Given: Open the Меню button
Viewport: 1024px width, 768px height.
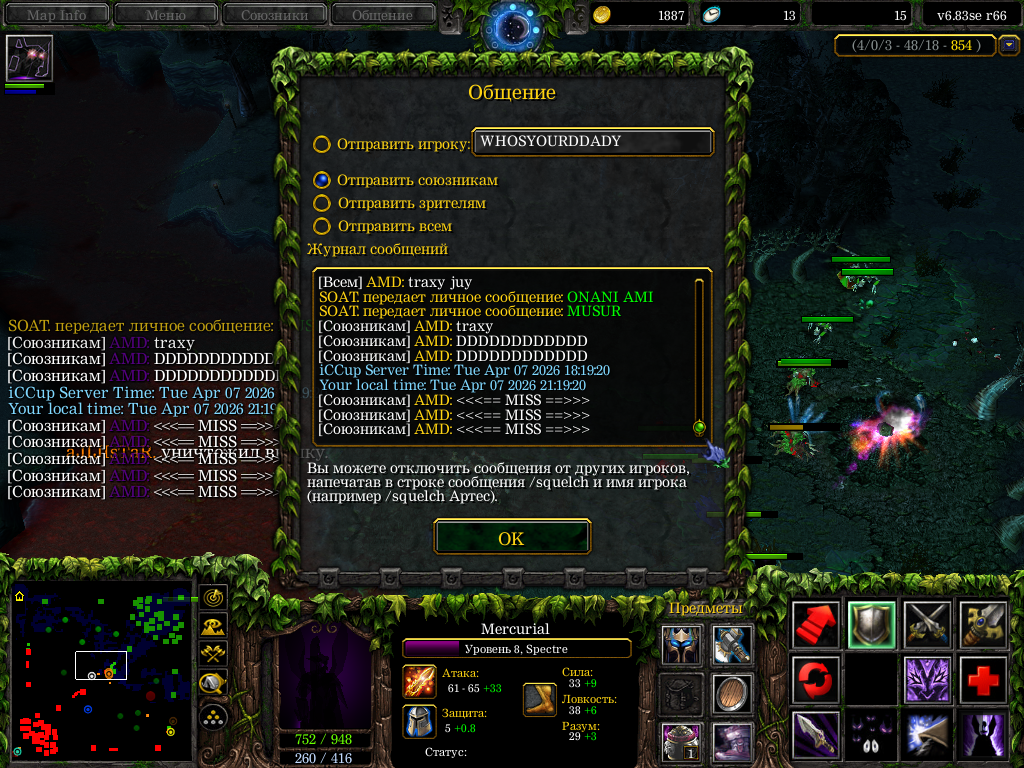Looking at the screenshot, I should coord(165,14).
